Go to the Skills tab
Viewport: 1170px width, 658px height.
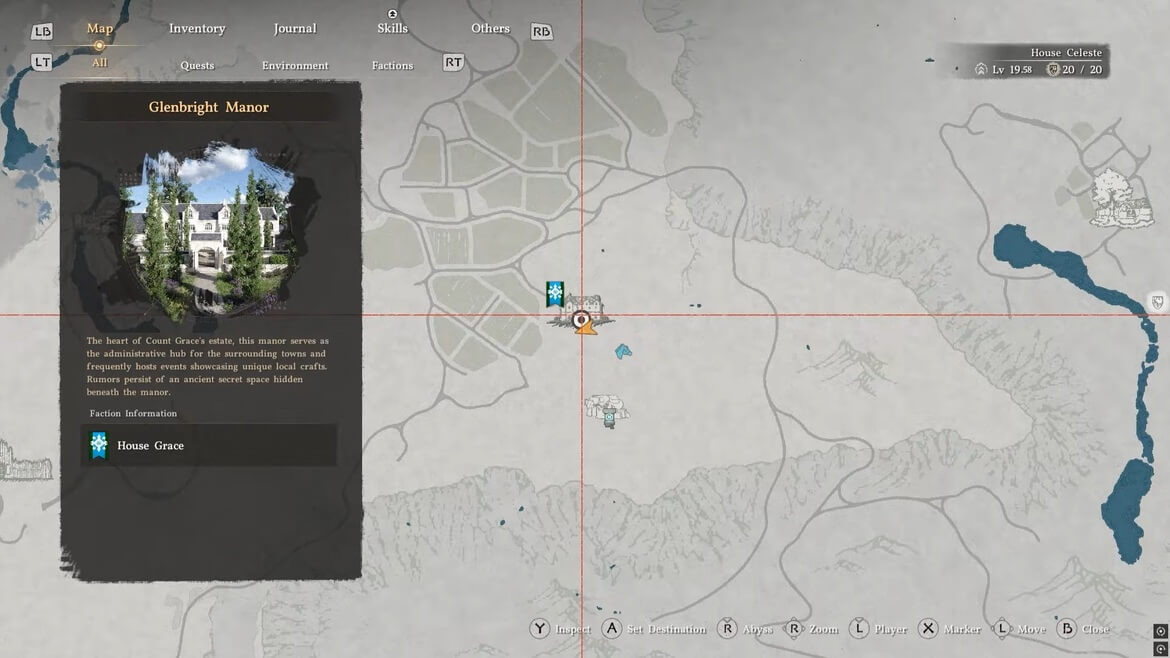392,28
